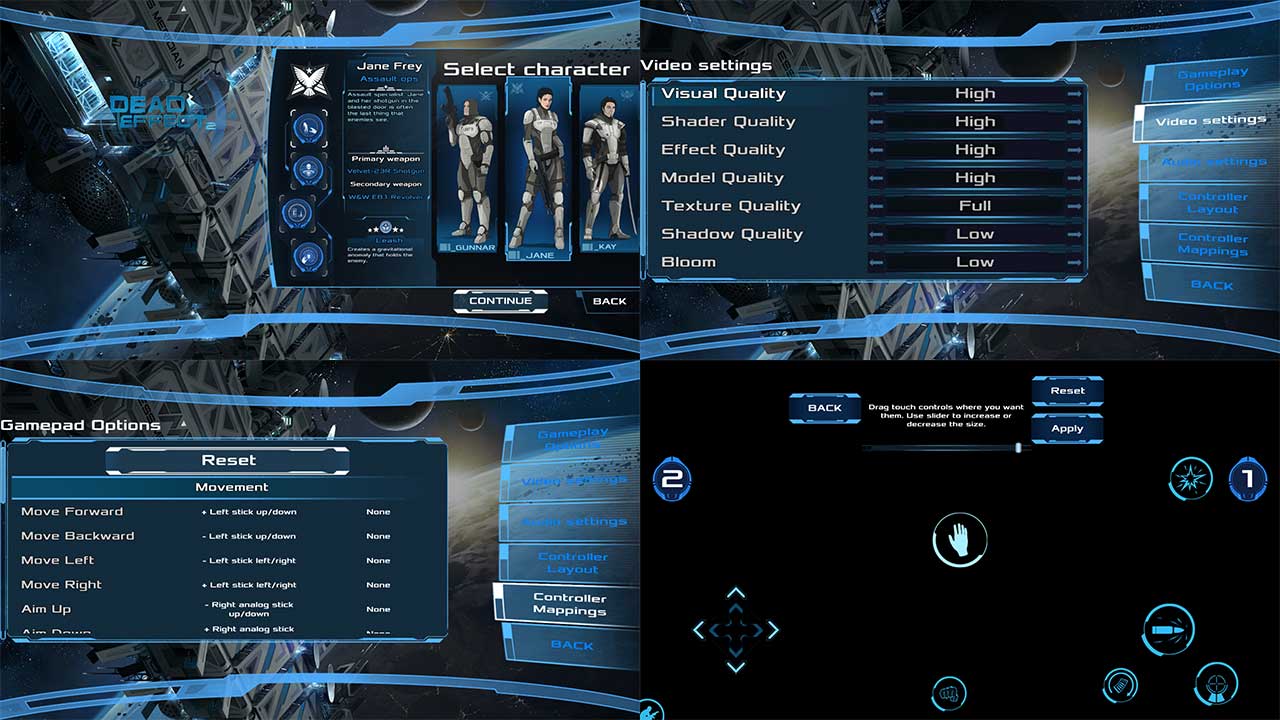Adjust the touch control size slider
1280x720 pixels.
click(1018, 449)
